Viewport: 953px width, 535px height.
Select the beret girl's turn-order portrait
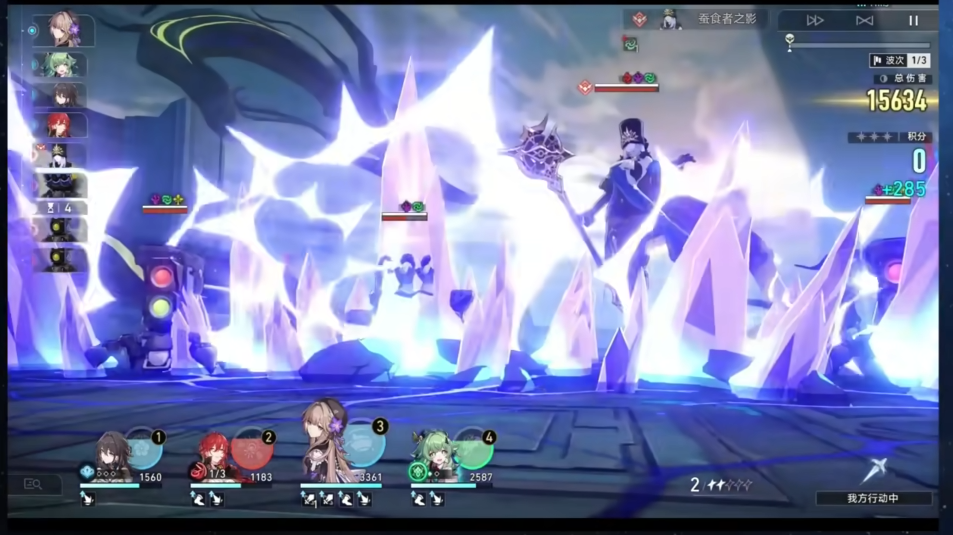pyautogui.click(x=64, y=30)
